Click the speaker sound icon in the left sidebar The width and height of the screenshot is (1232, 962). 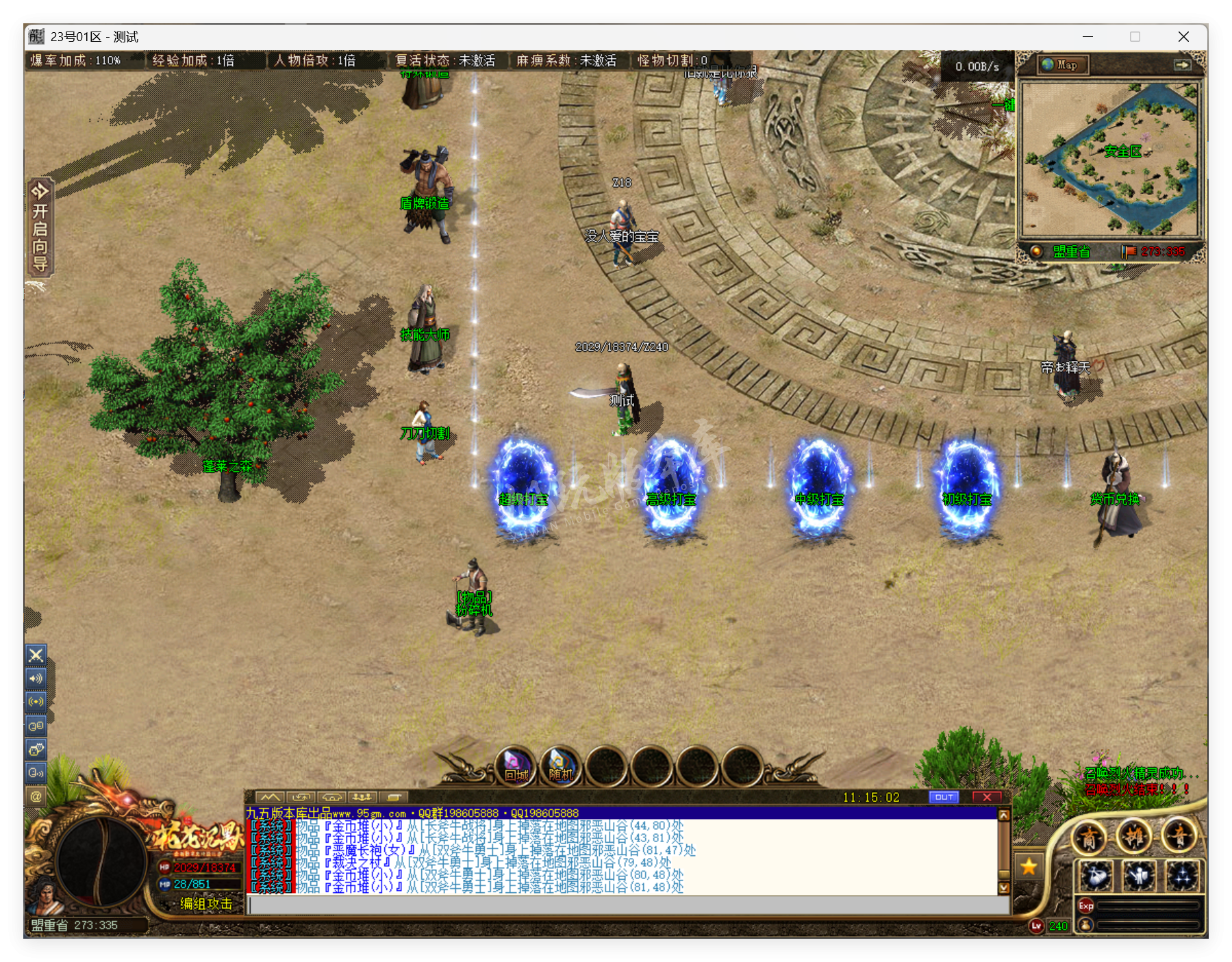point(36,678)
